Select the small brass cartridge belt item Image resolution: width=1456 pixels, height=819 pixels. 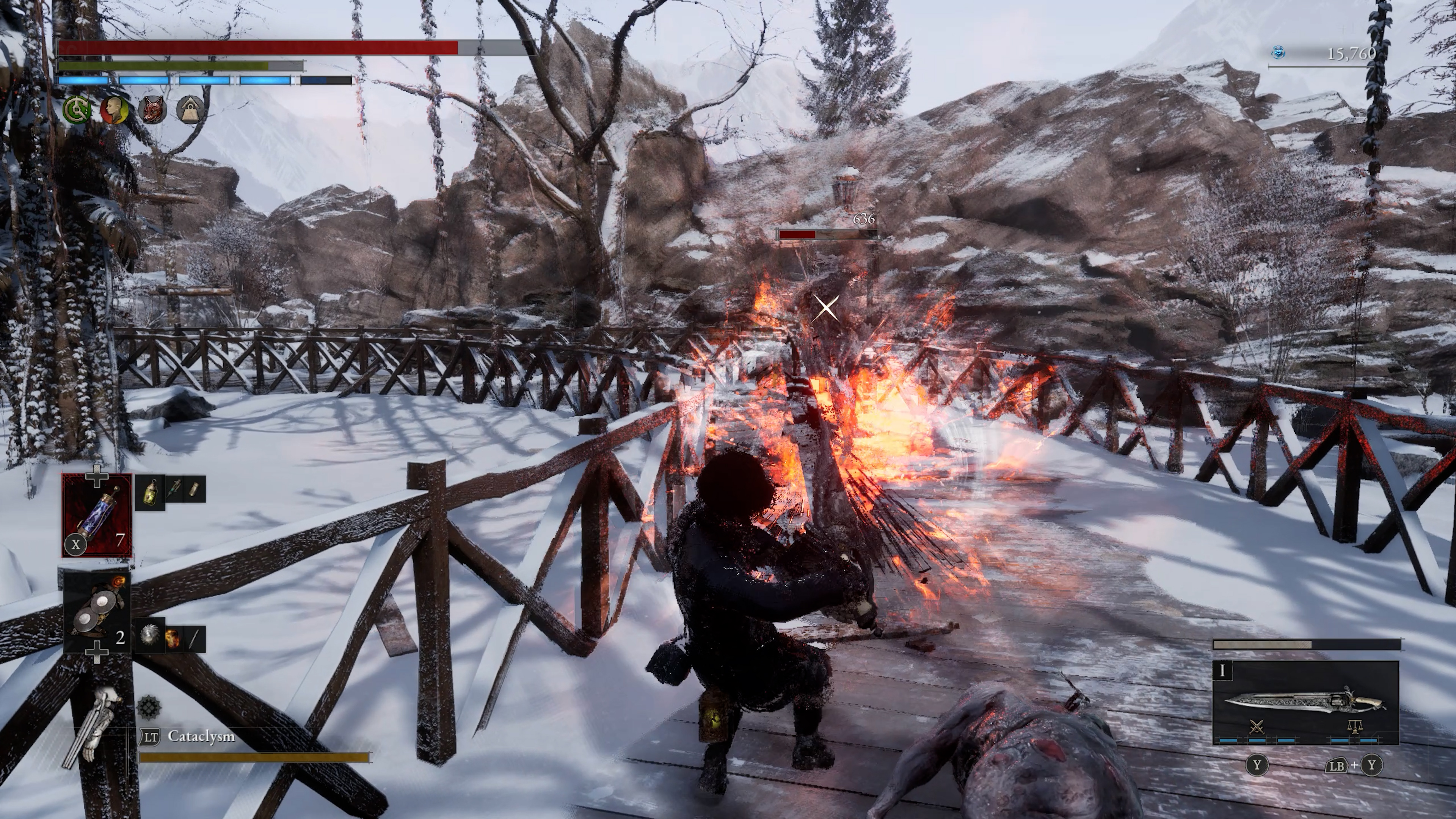195,490
